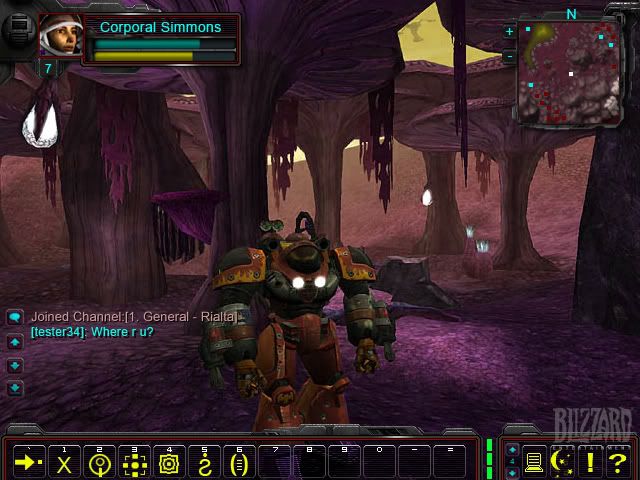Activate the yellow arrow action button
640x480 pixels.
pos(28,463)
